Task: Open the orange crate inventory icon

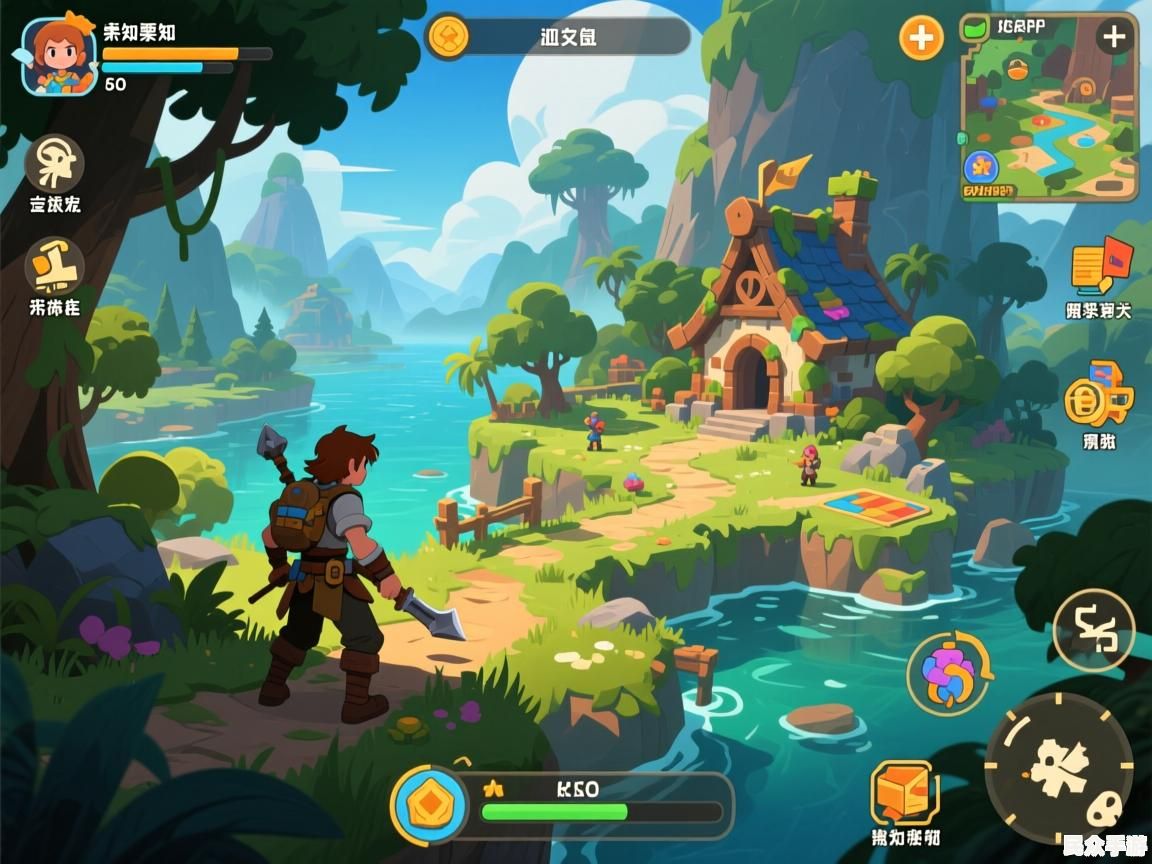Action: [x=904, y=793]
